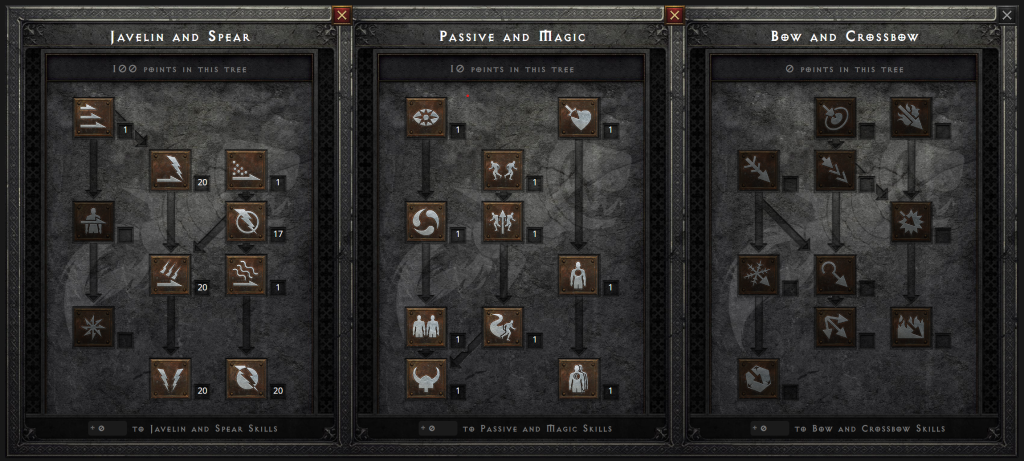Viewport: 1024px width, 461px height.
Task: Click the Ice Arrow snowflake skill
Action: click(758, 275)
